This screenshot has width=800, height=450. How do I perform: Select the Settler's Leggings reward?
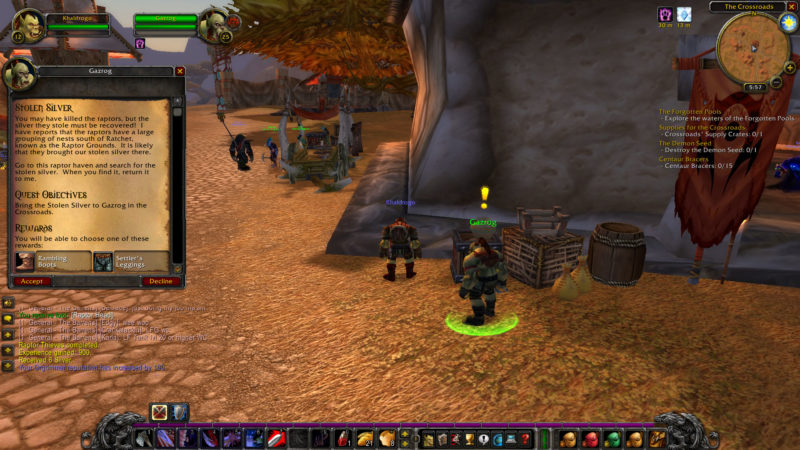130,261
